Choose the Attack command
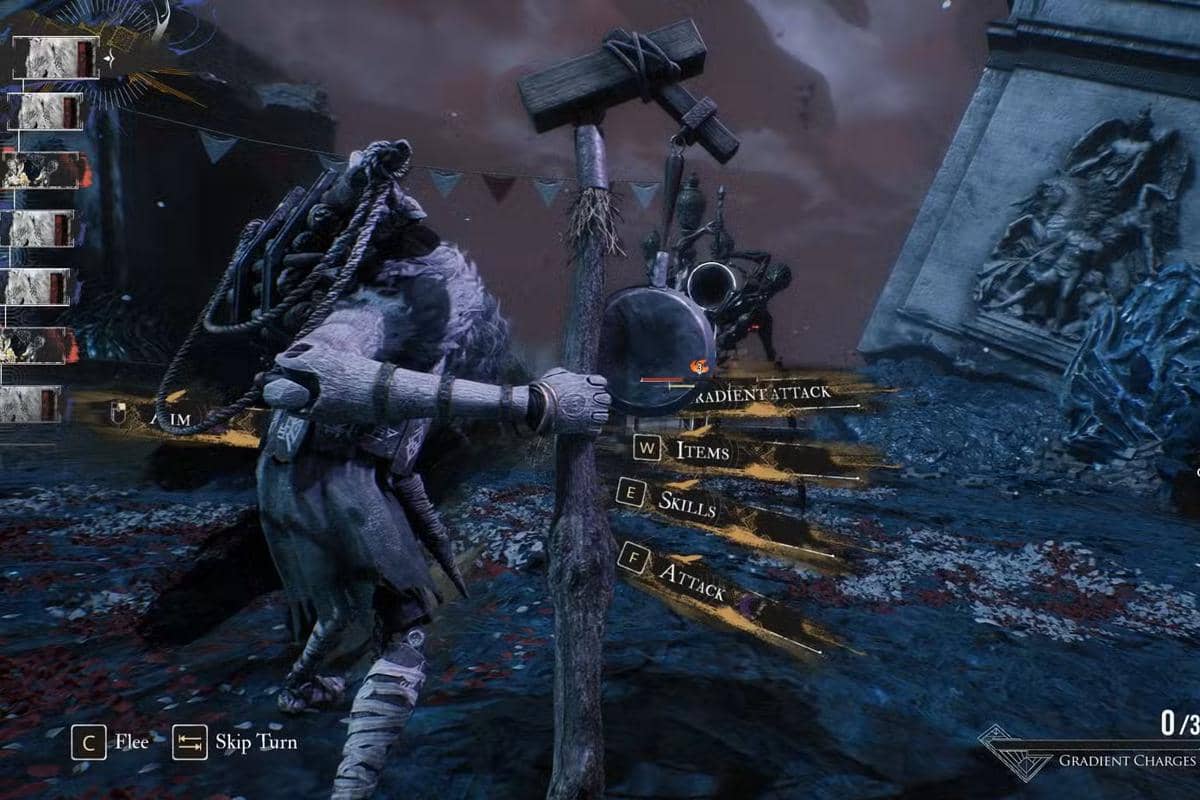The width and height of the screenshot is (1200, 800). (x=692, y=581)
